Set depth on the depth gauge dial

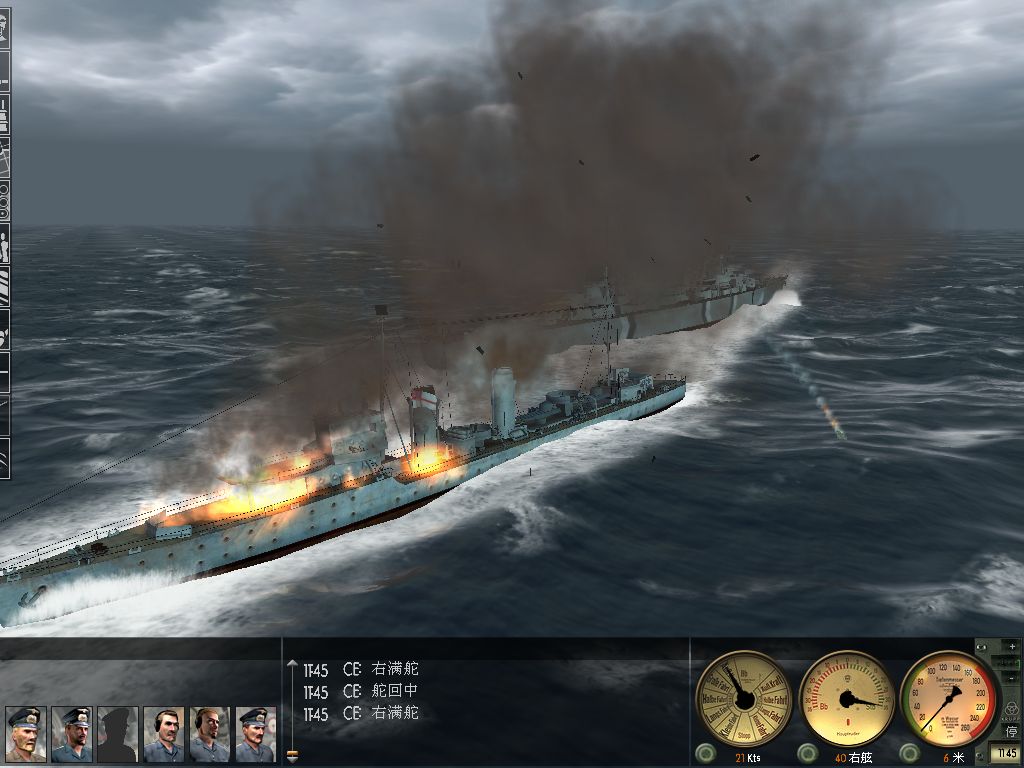[x=949, y=698]
